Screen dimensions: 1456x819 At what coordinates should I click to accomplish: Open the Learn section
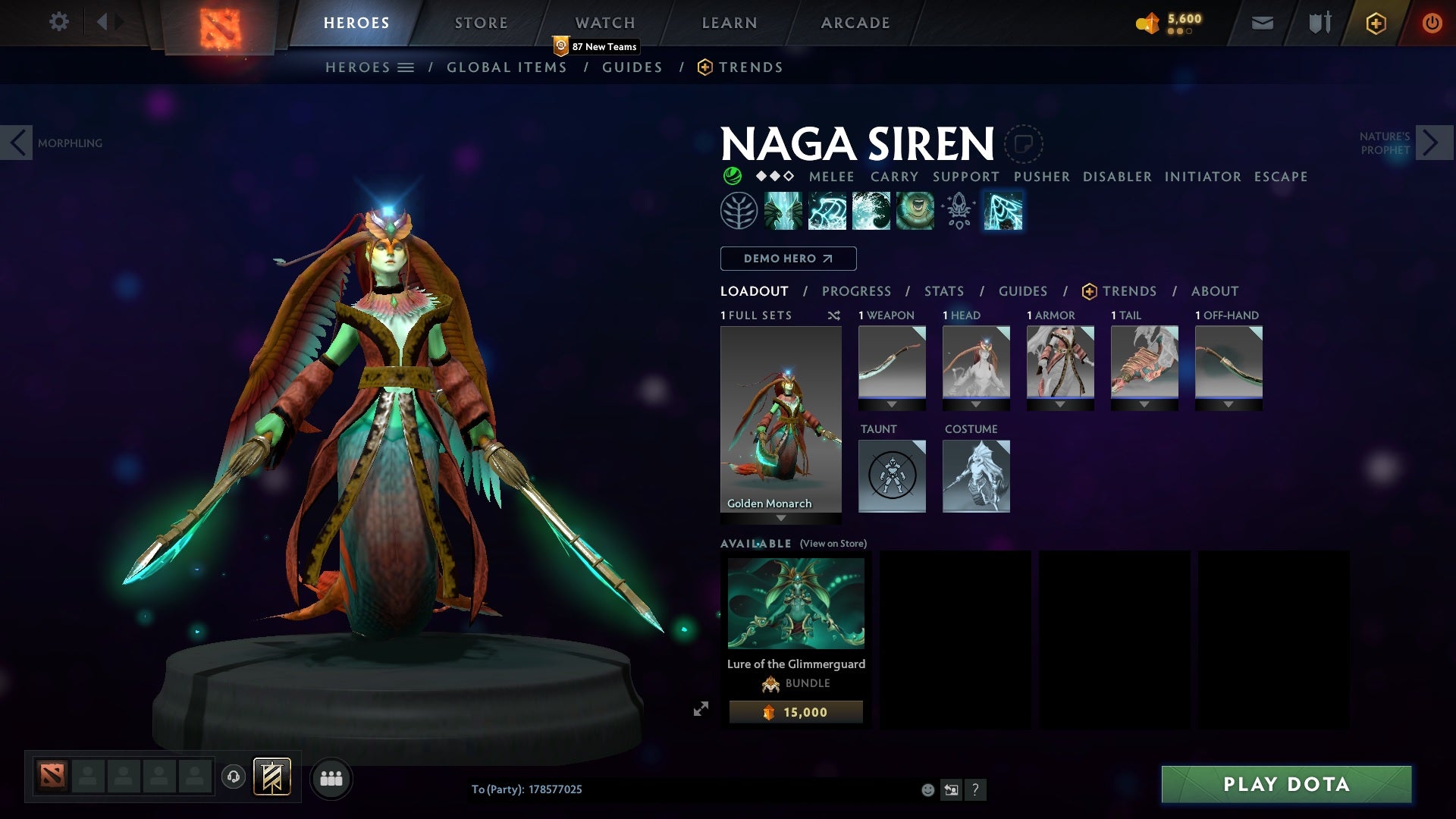click(x=729, y=23)
